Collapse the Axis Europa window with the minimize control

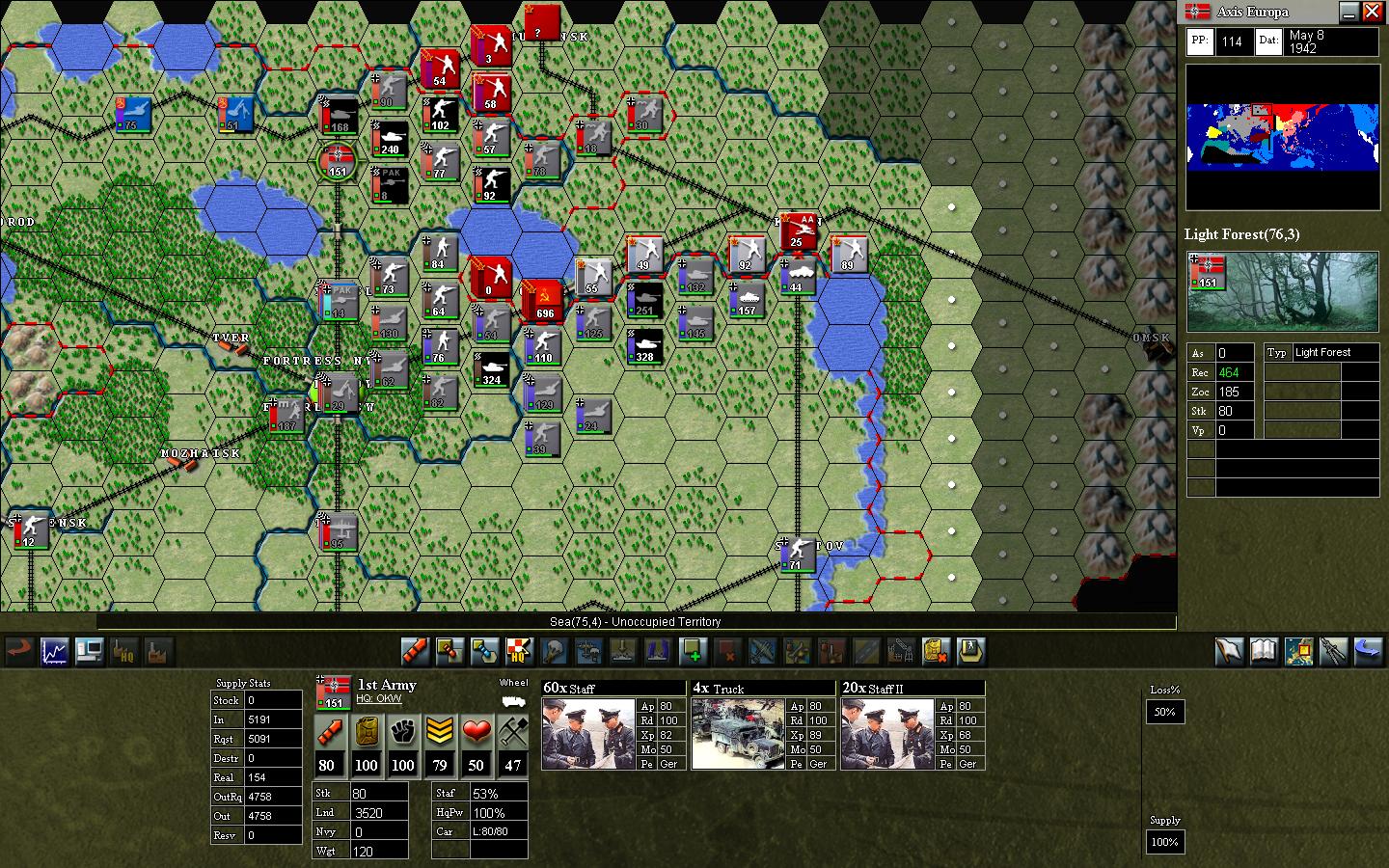(x=1349, y=13)
